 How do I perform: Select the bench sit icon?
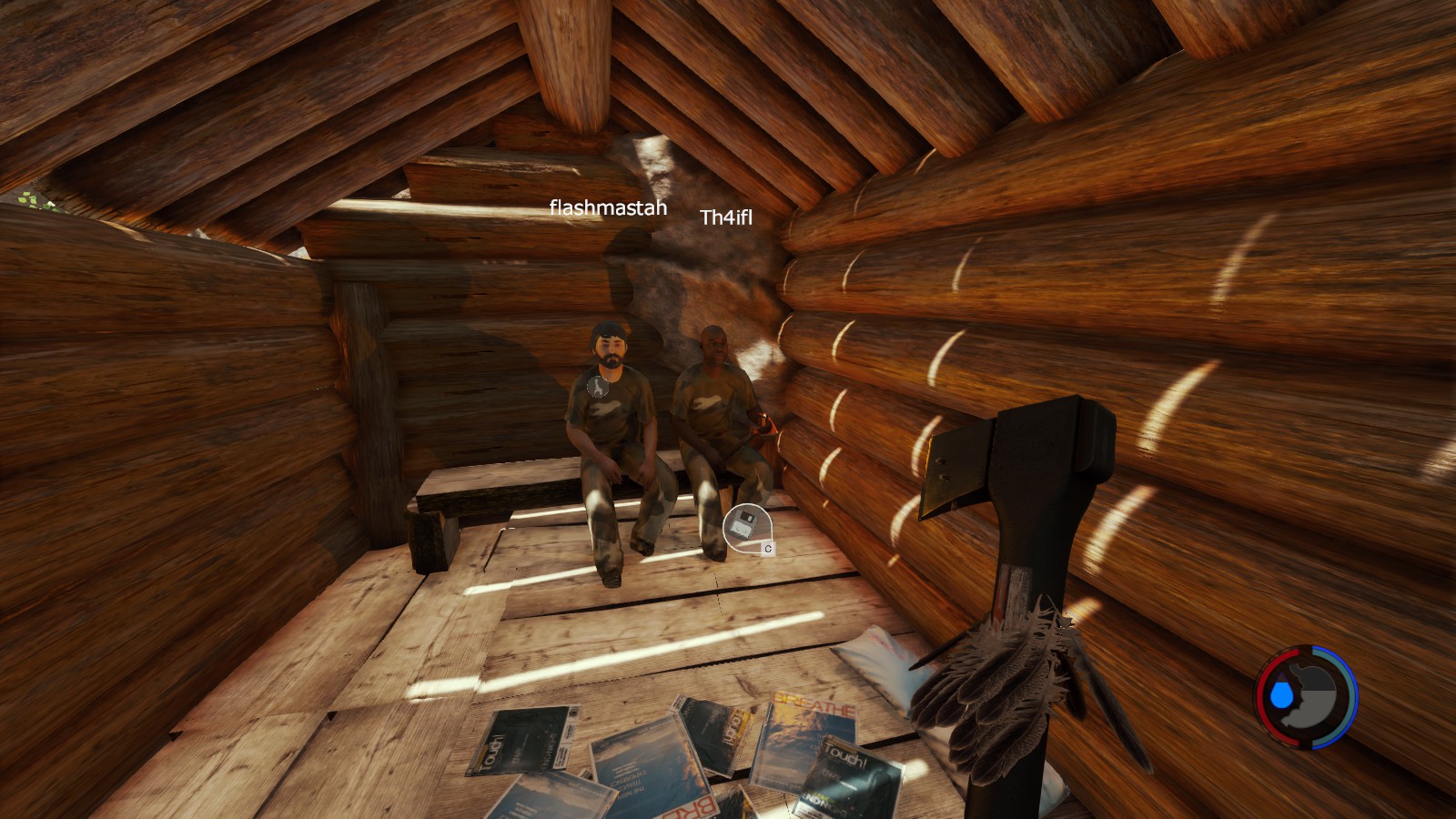pos(597,387)
